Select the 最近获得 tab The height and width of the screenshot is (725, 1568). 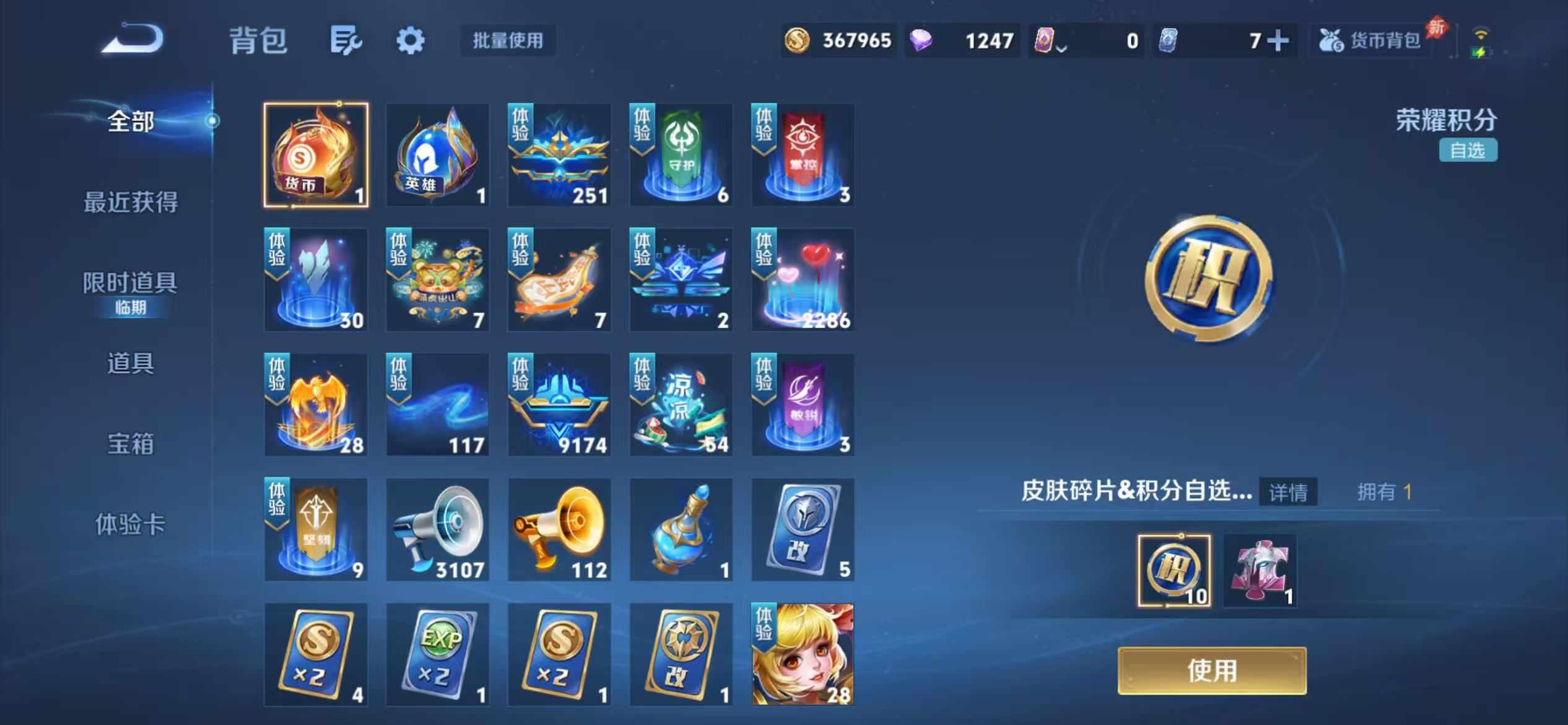[x=130, y=203]
